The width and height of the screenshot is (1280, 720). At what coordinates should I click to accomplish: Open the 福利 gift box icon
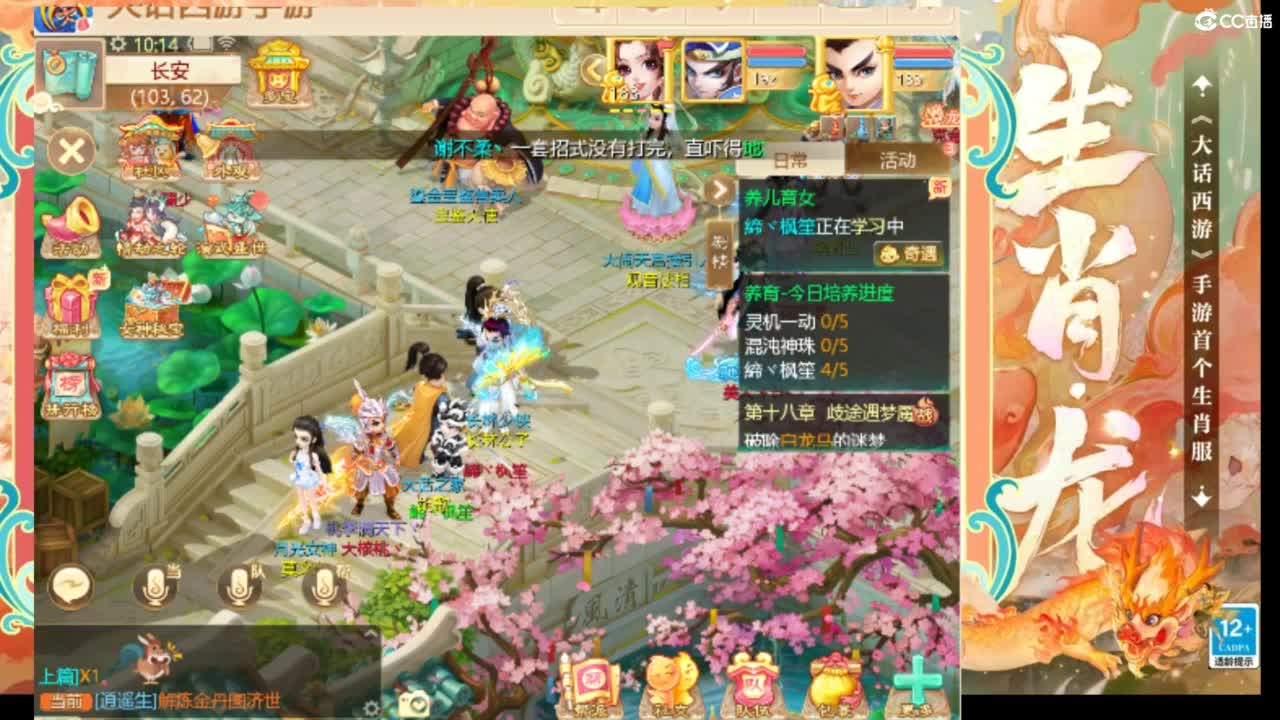pos(68,300)
